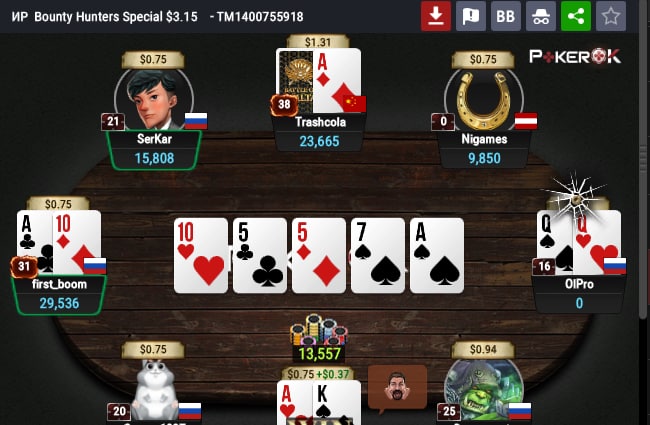Toggle the BB stack display
The image size is (650, 425).
505,16
